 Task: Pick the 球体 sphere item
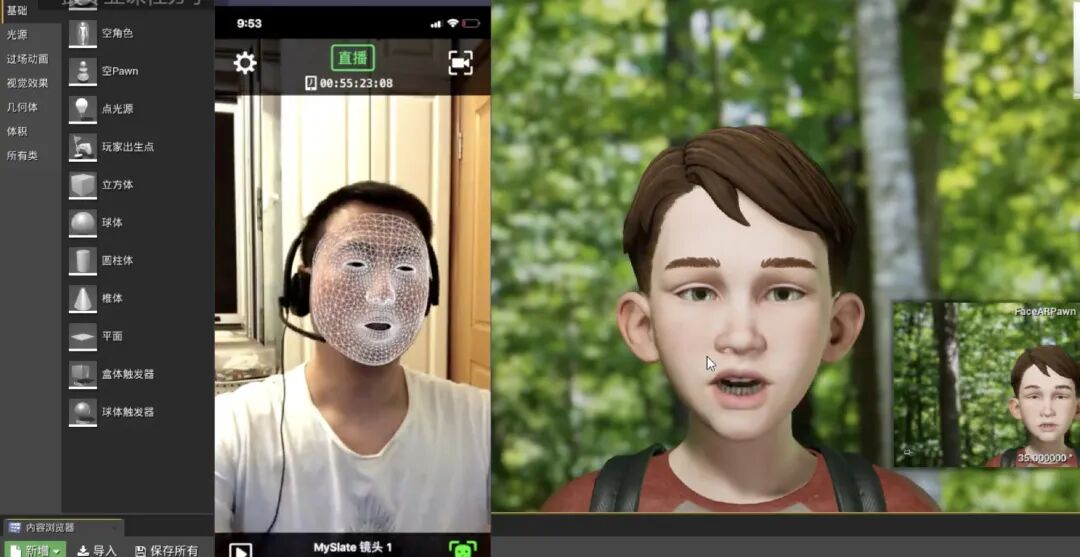[x=112, y=222]
